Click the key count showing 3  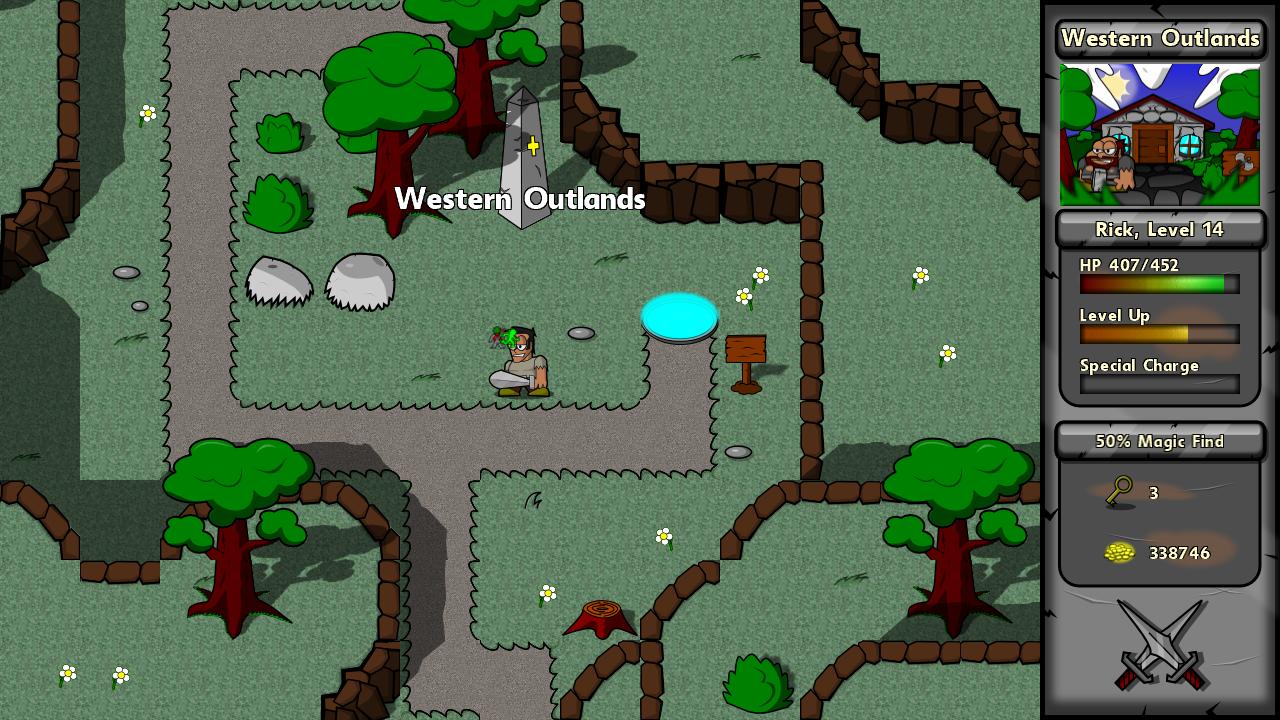pyautogui.click(x=1153, y=493)
